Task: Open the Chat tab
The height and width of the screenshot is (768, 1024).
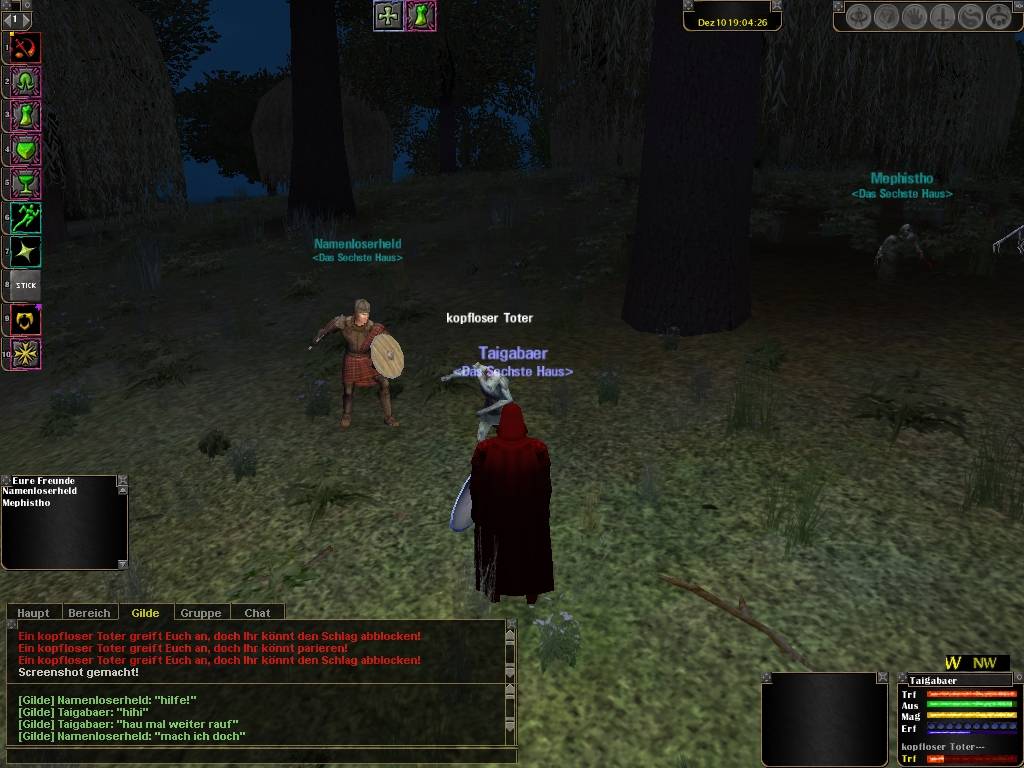Action: (x=257, y=613)
